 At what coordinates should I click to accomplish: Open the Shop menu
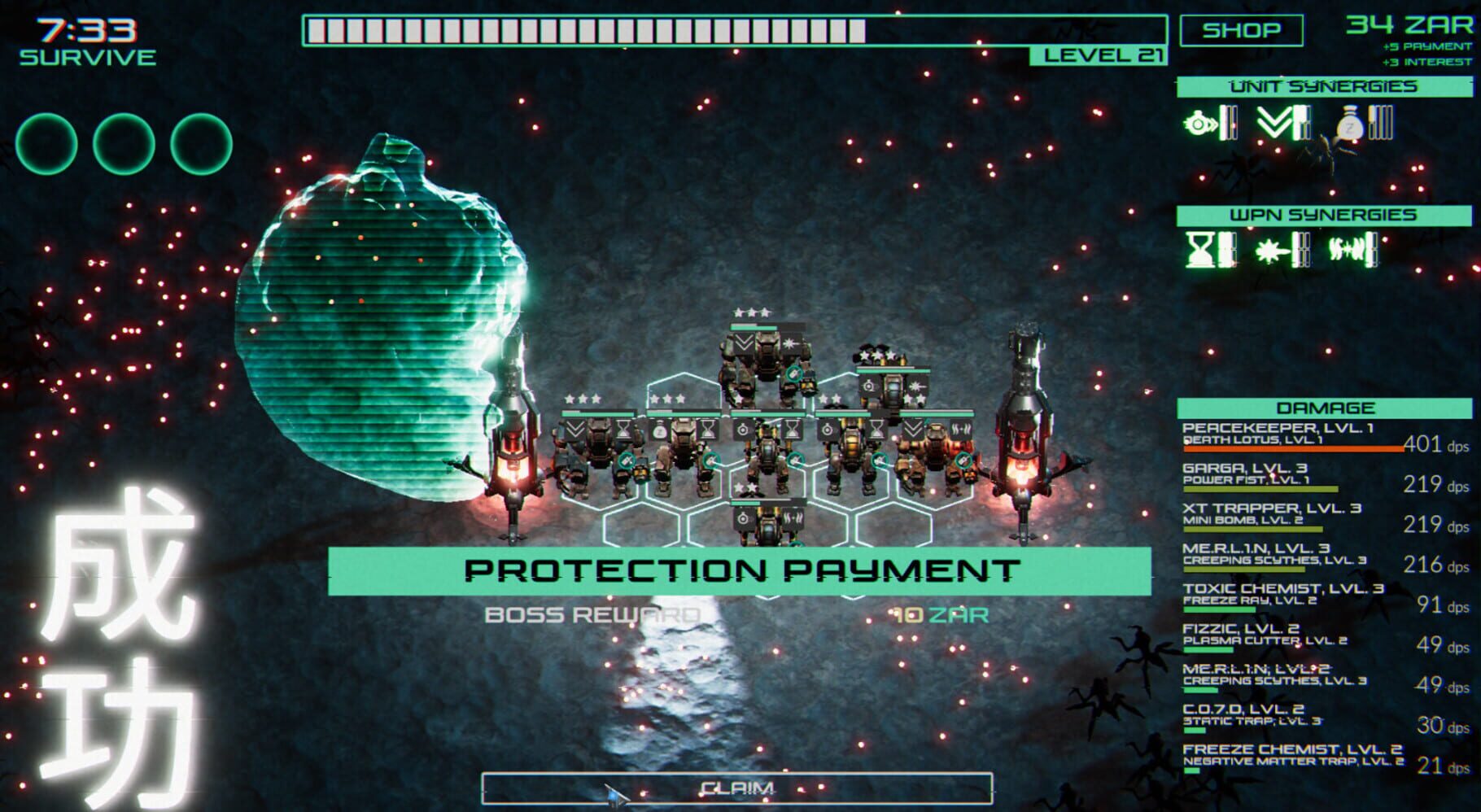click(1243, 31)
